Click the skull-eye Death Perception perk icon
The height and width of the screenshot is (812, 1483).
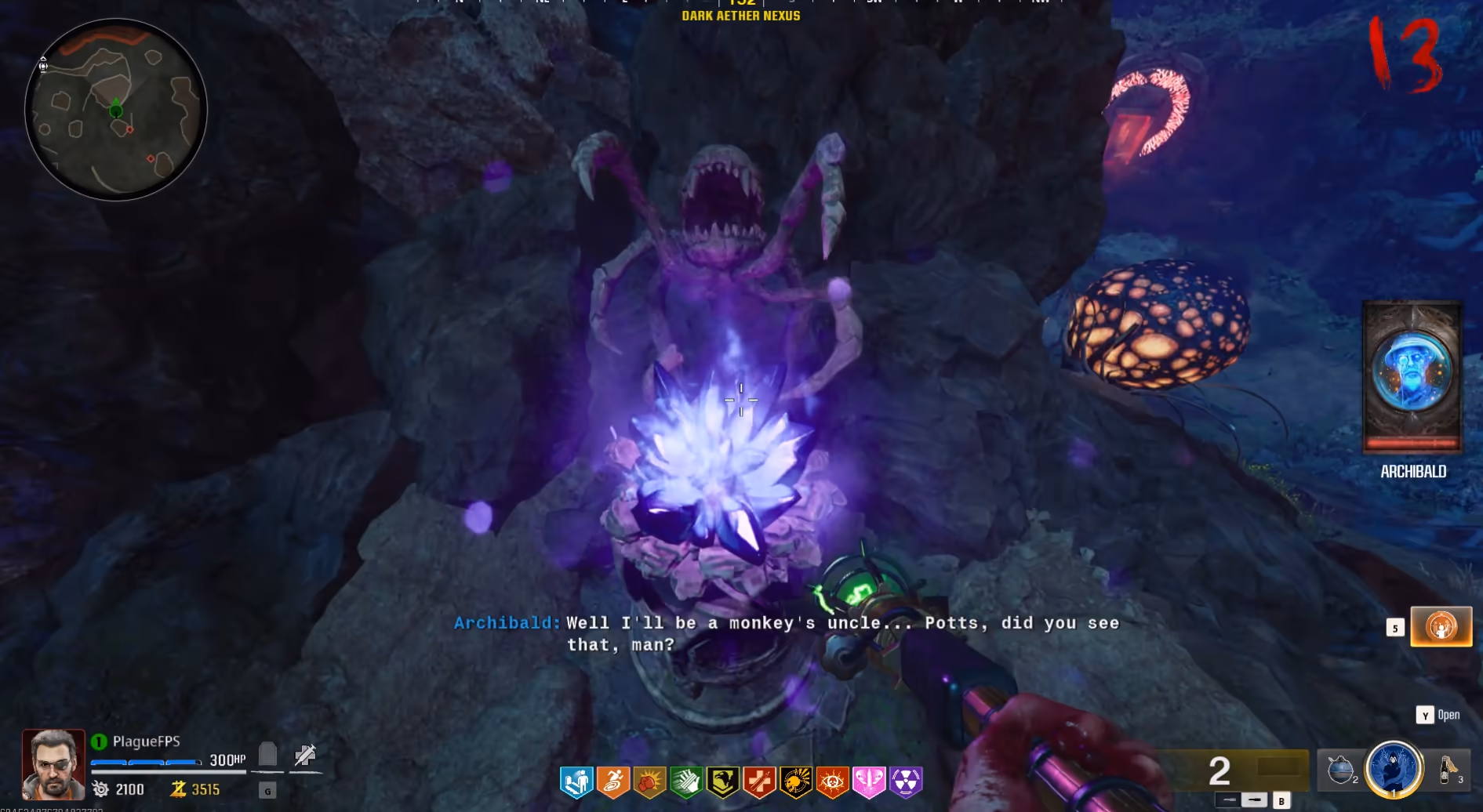point(832,781)
